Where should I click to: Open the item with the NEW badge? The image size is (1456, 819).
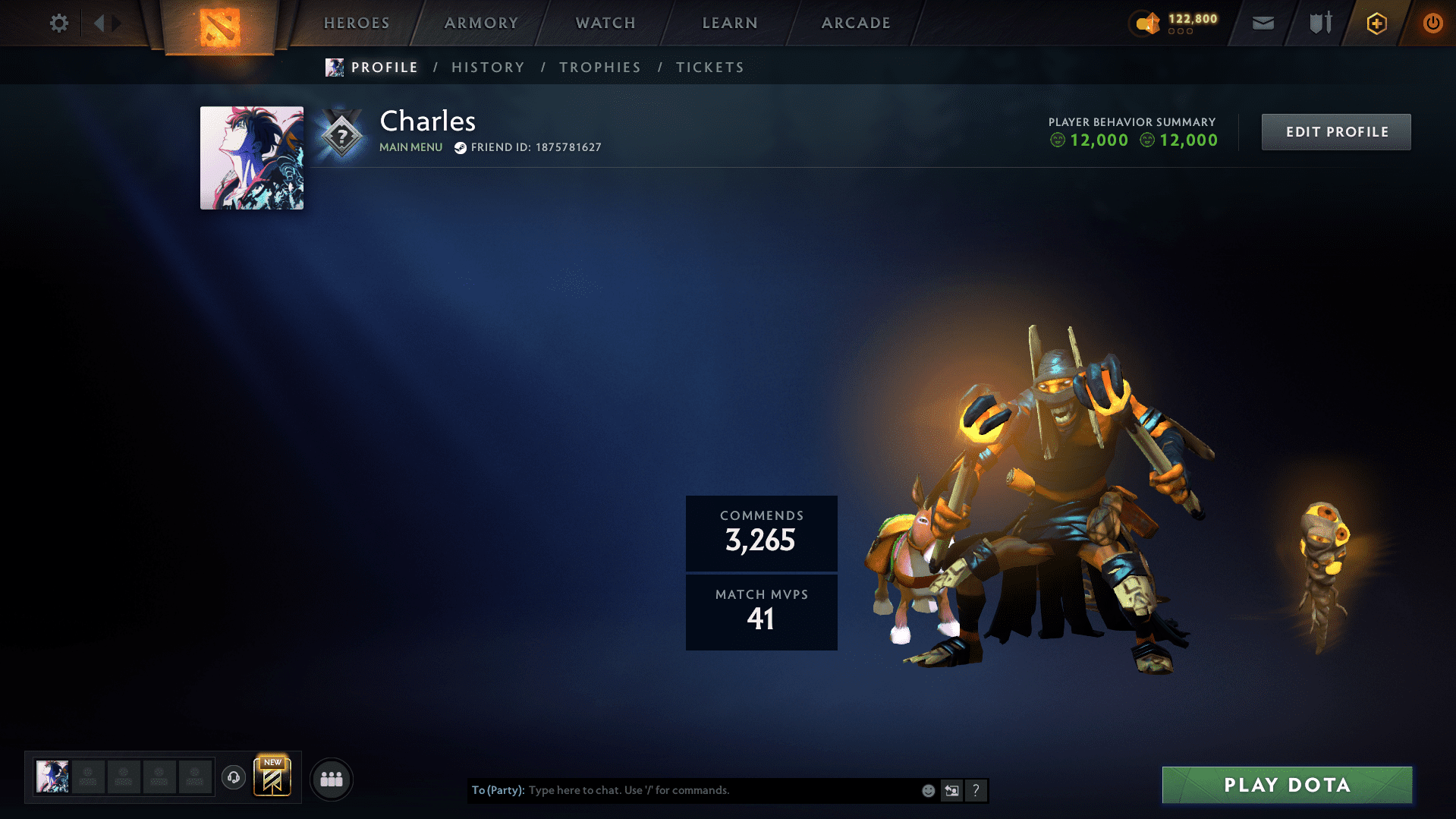(x=272, y=778)
